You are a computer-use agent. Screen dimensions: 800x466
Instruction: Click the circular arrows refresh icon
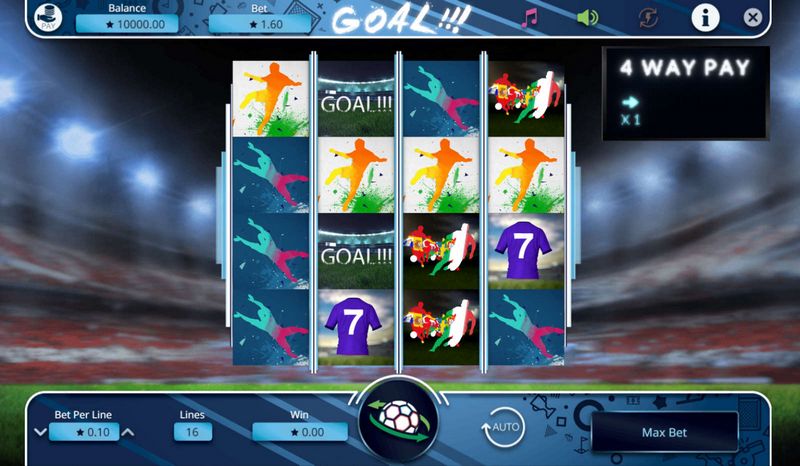648,17
